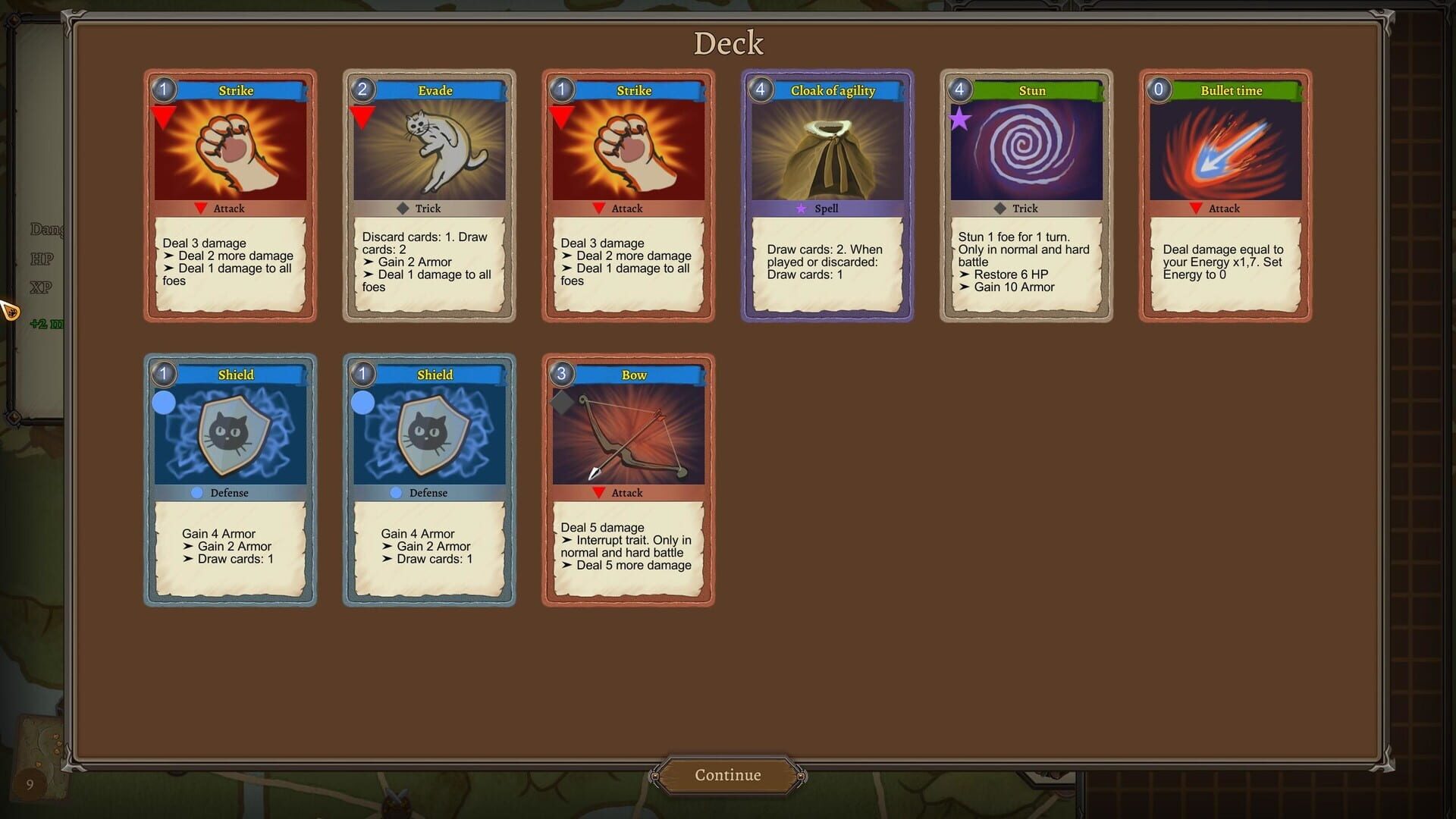Click the blue Defense dot on the Shield card
The height and width of the screenshot is (819, 1456).
point(195,493)
